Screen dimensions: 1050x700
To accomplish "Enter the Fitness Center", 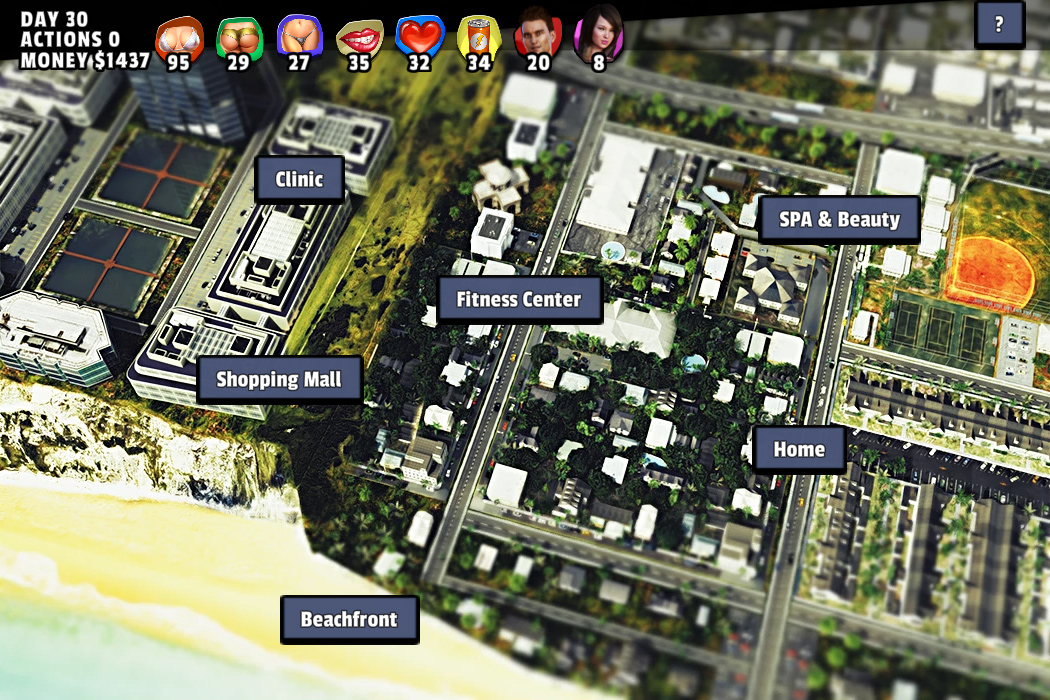I will 519,299.
